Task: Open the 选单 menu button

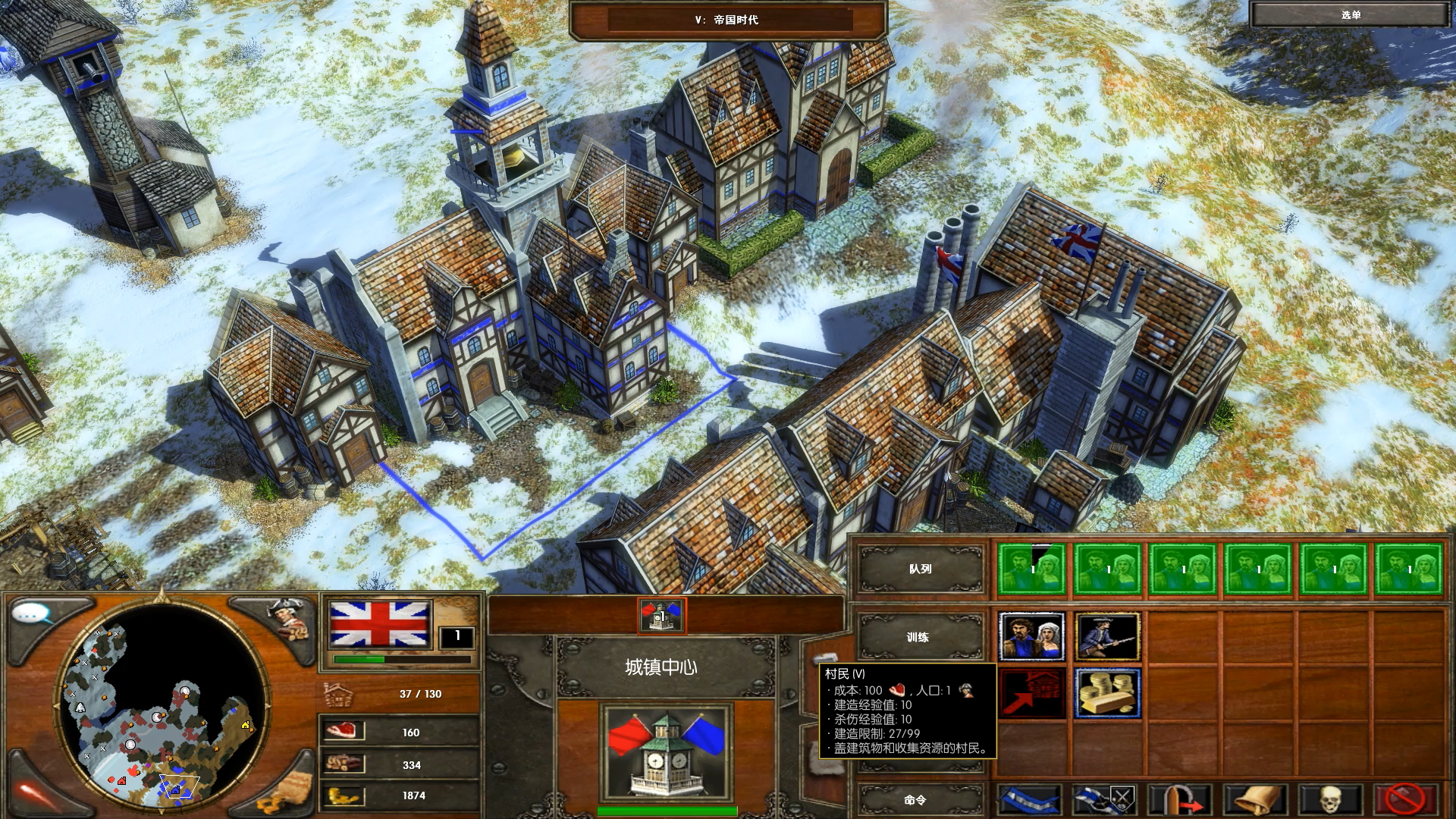Action: coord(1350,15)
